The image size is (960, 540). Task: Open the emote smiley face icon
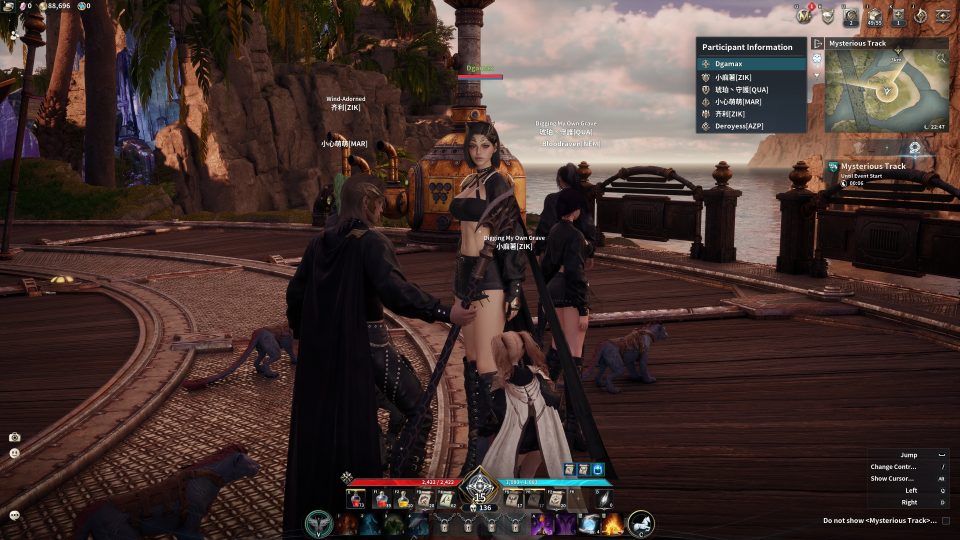(x=15, y=453)
